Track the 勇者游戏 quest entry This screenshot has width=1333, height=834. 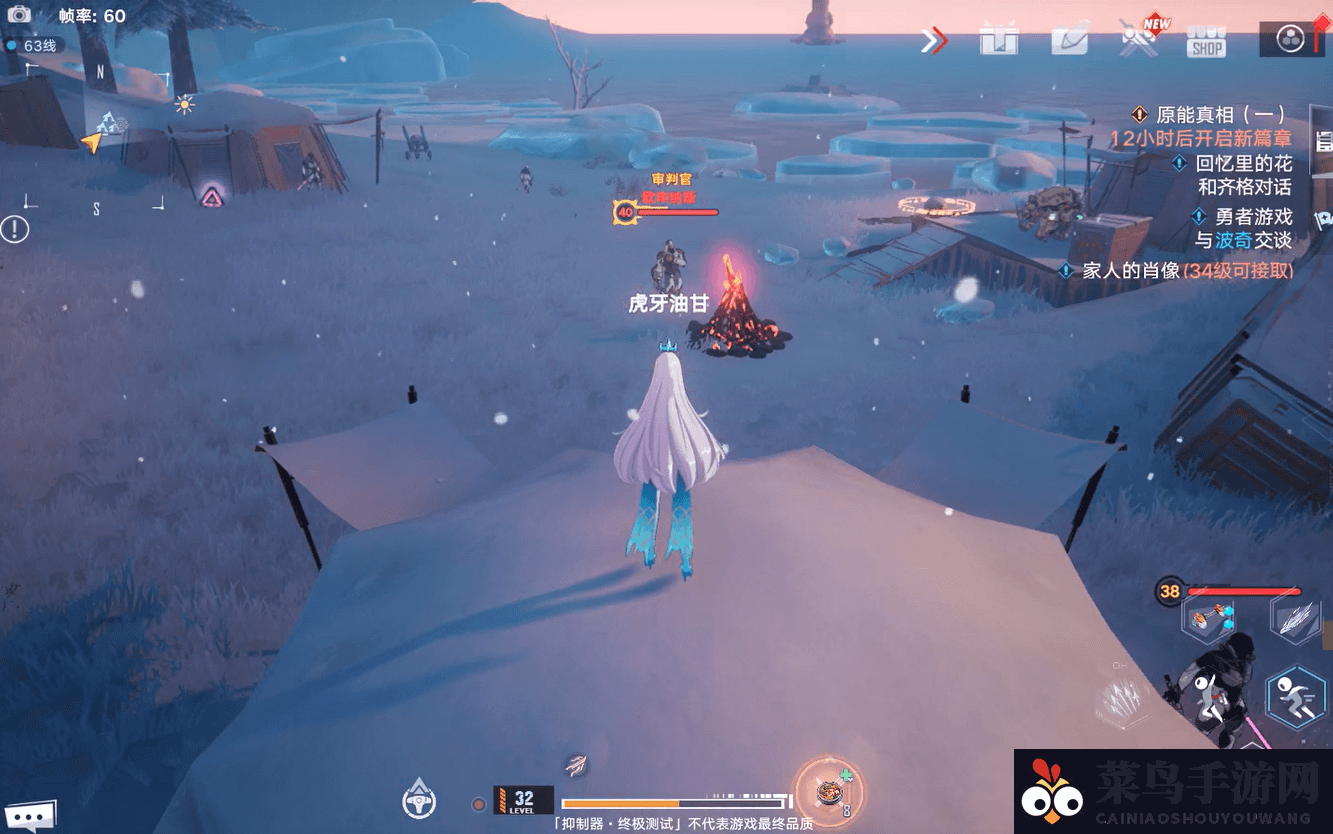coord(1253,217)
